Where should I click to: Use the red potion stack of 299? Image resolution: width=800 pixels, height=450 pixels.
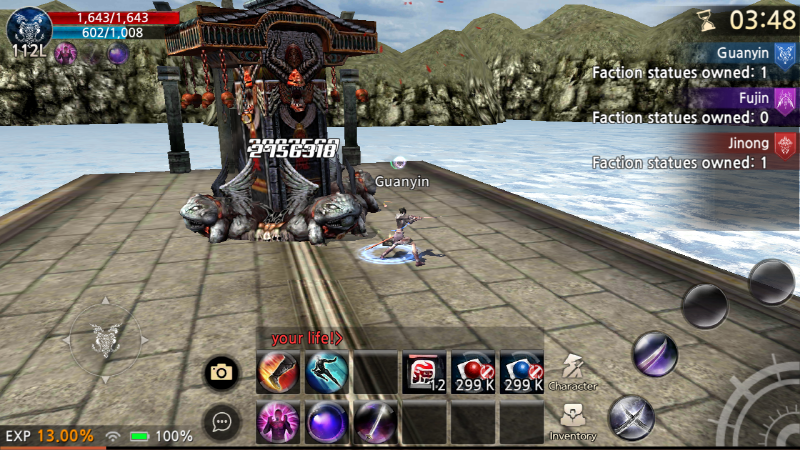(472, 373)
